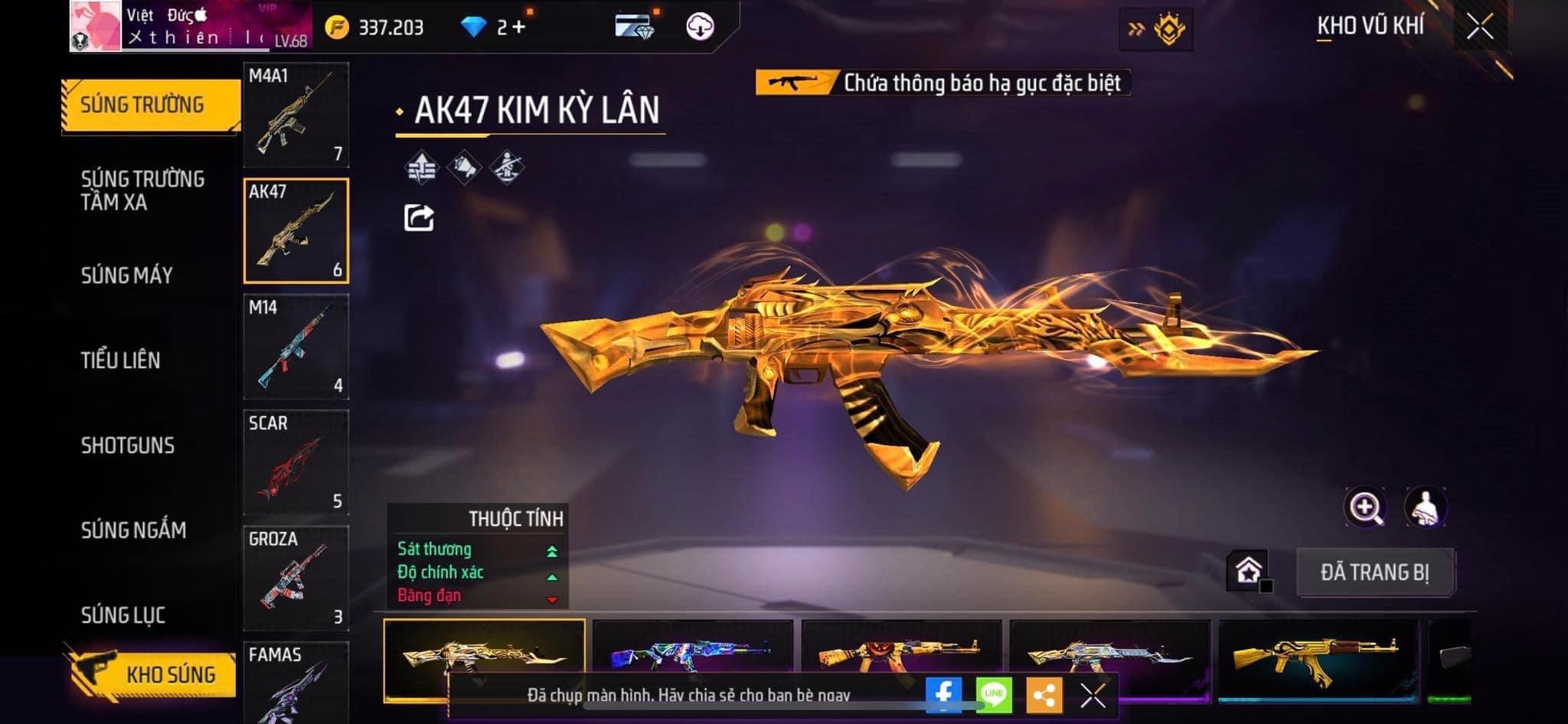The width and height of the screenshot is (1568, 724).
Task: Show the Shotguns category
Action: click(x=128, y=445)
